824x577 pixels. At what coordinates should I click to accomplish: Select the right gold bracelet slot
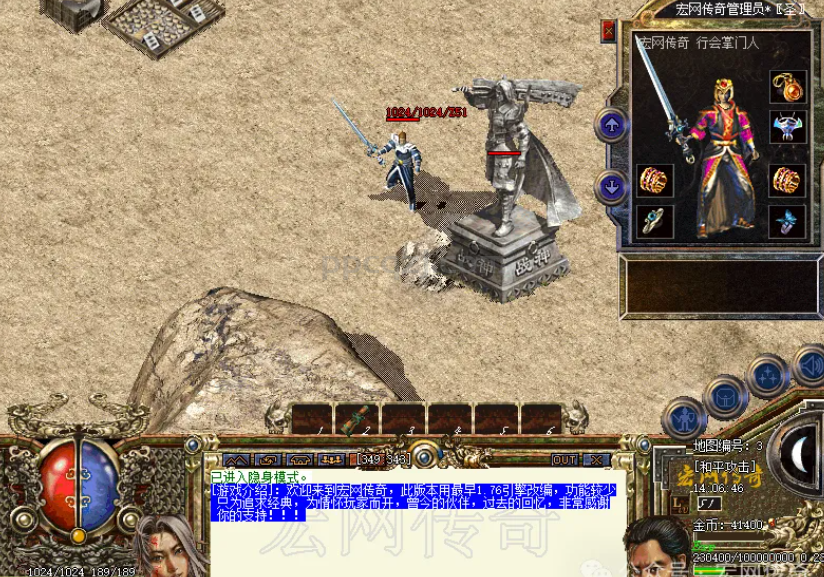[x=788, y=181]
